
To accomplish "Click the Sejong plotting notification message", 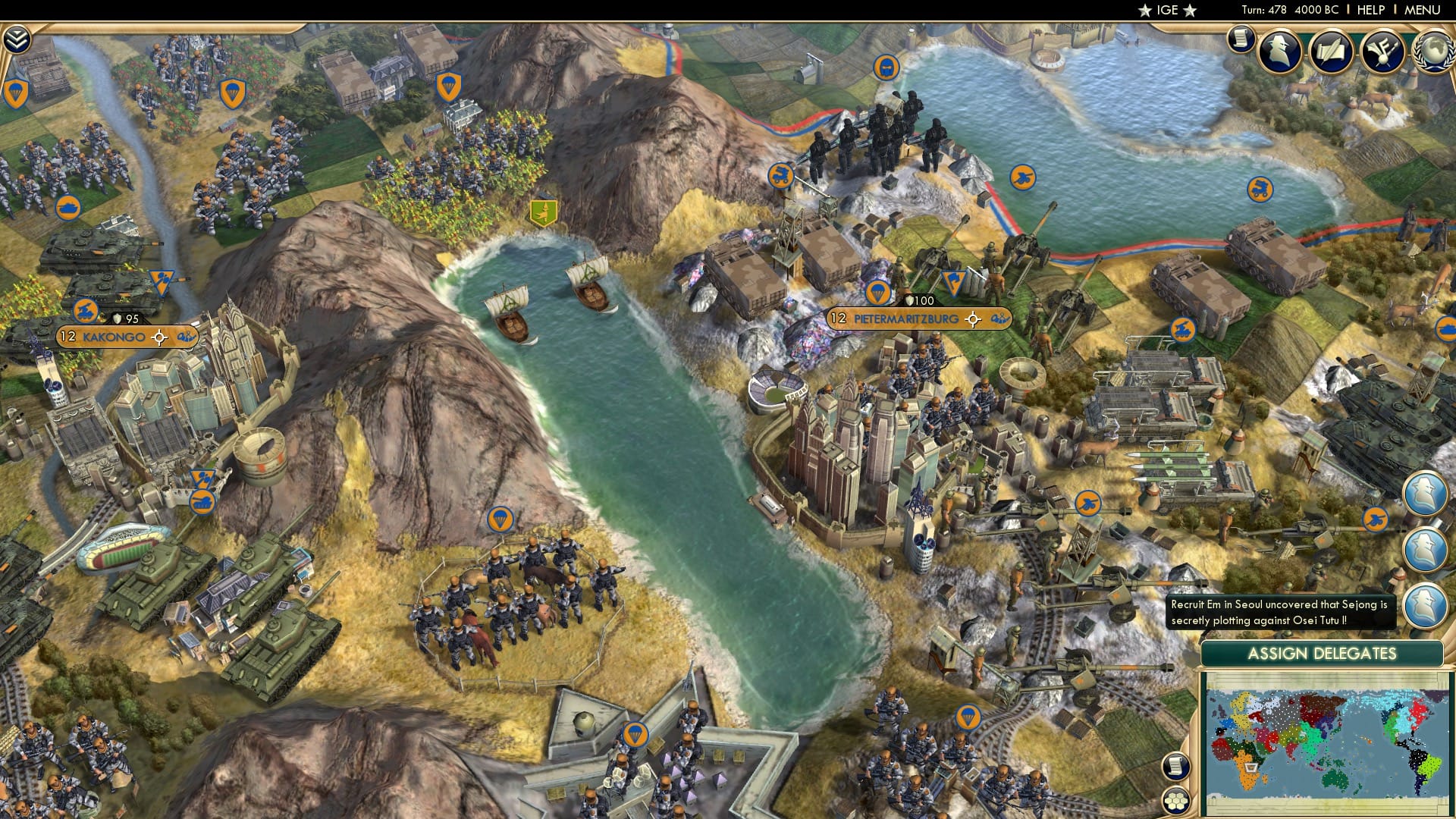I will 1282,612.
